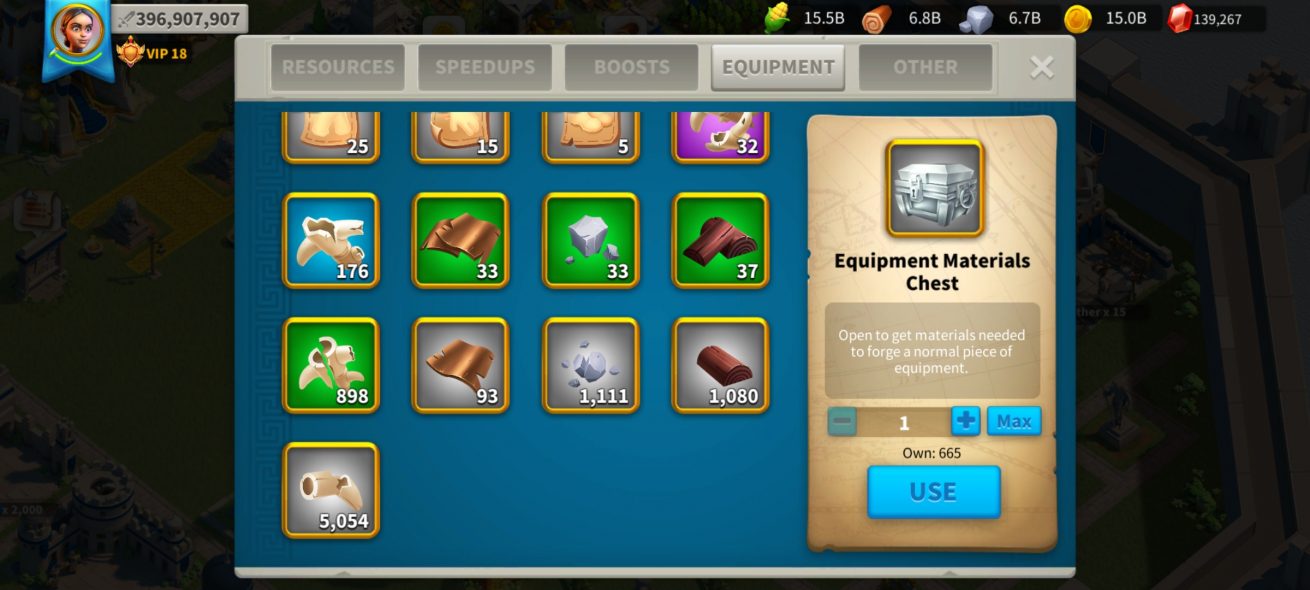Viewport: 1310px width, 590px height.
Task: Select the blue bone item with 176
Action: coord(331,241)
